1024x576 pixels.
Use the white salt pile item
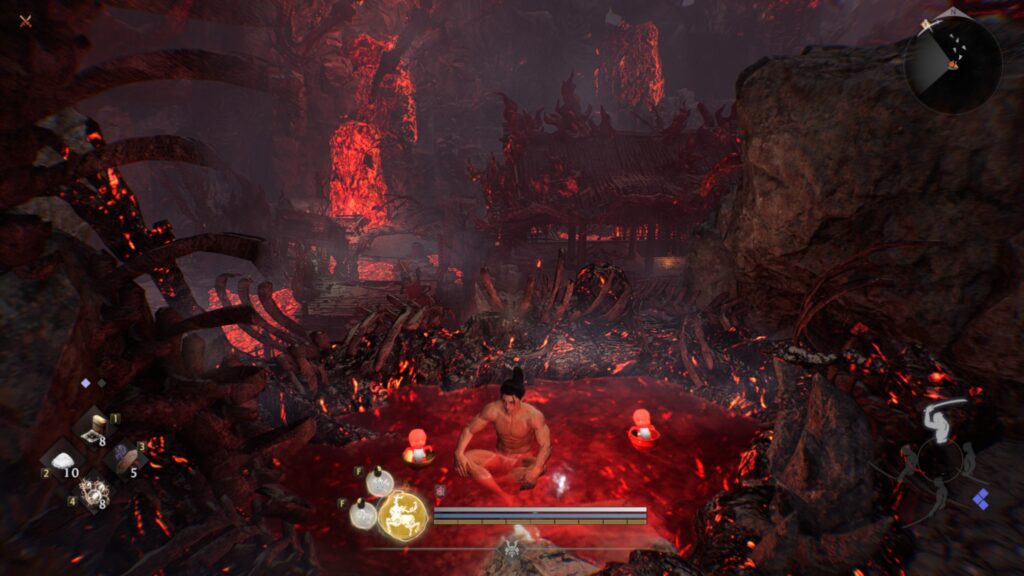pyautogui.click(x=63, y=461)
